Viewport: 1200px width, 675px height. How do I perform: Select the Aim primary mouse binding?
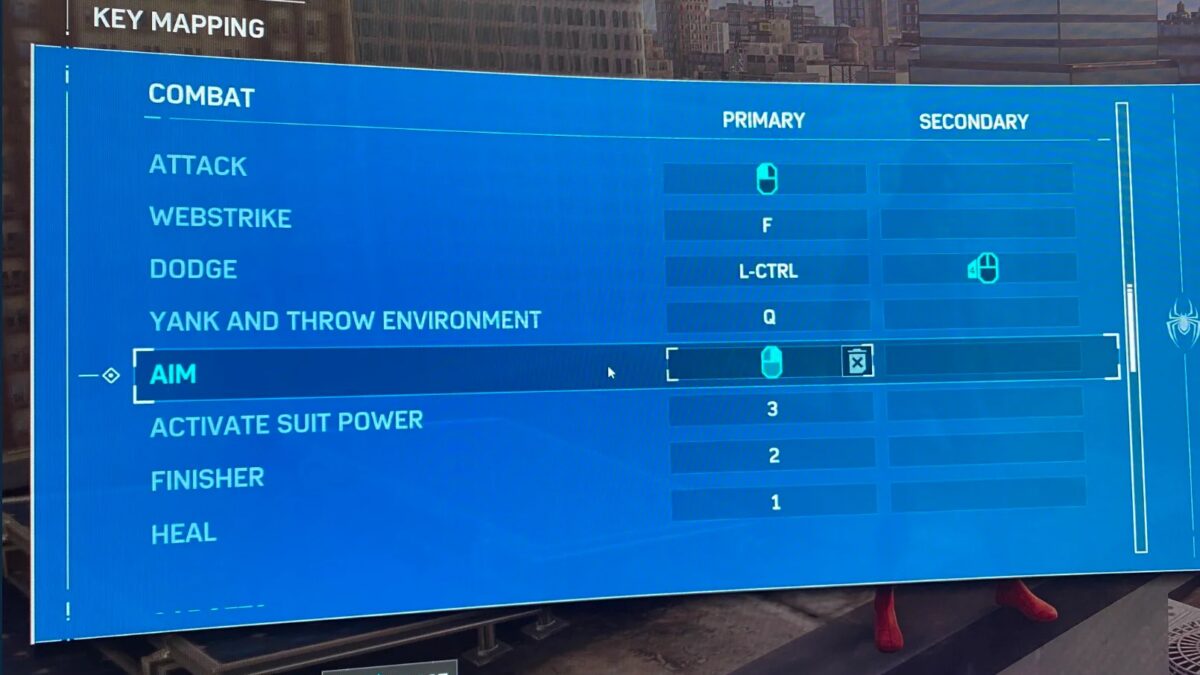770,362
